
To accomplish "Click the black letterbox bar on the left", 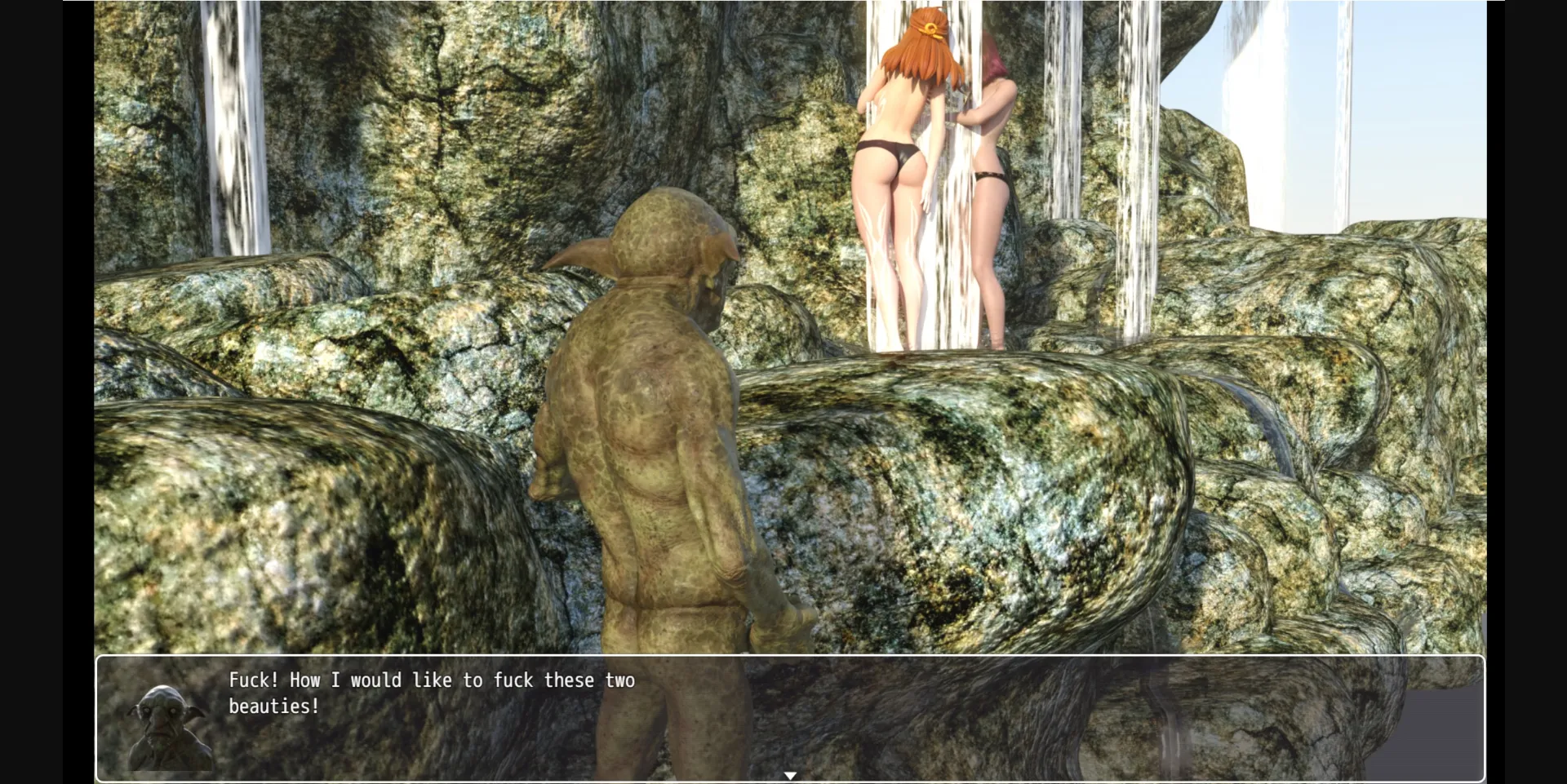I will pyautogui.click(x=45, y=392).
